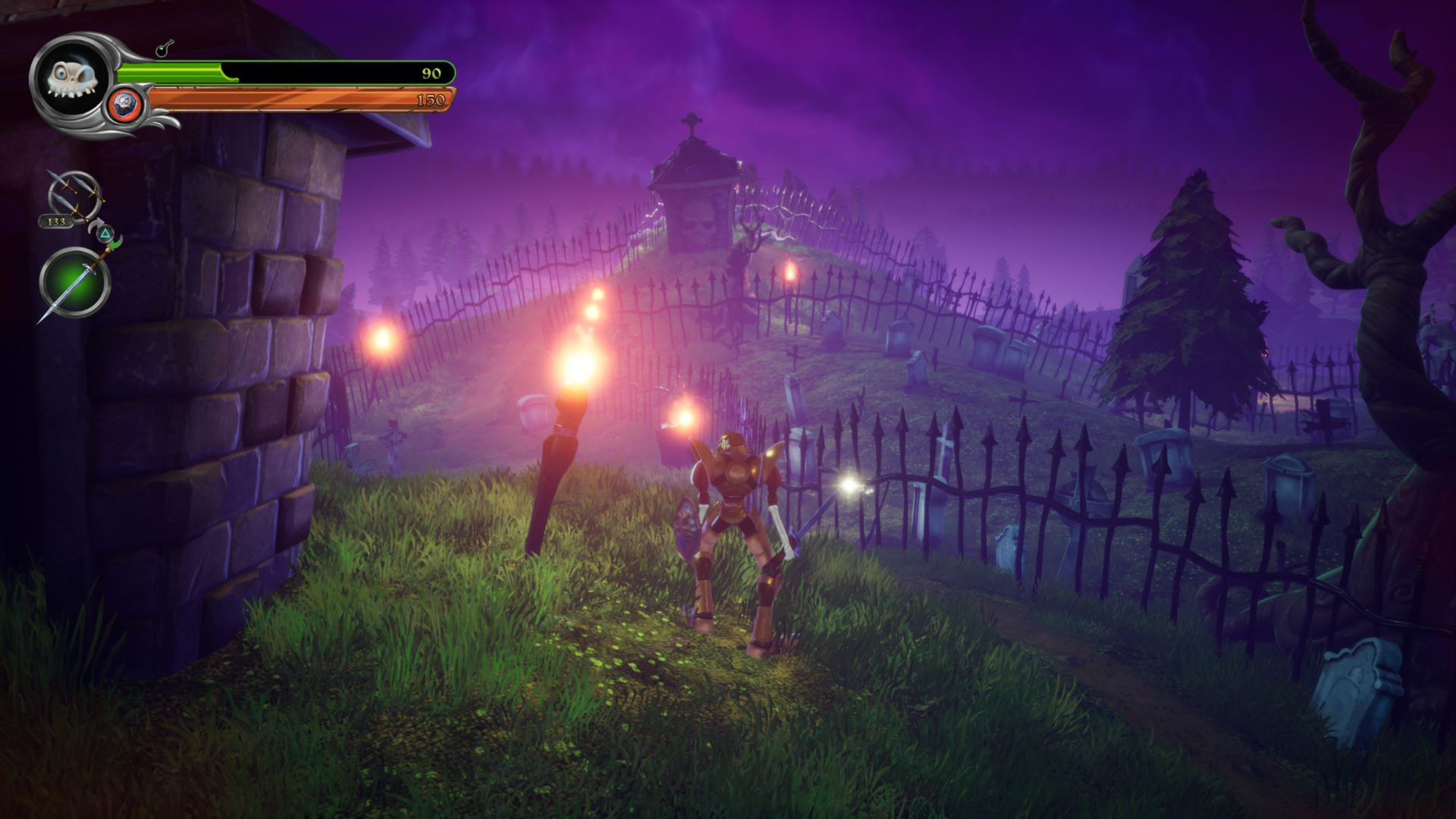Click the red life bottle skull emblem
1456x819 pixels.
[124, 102]
